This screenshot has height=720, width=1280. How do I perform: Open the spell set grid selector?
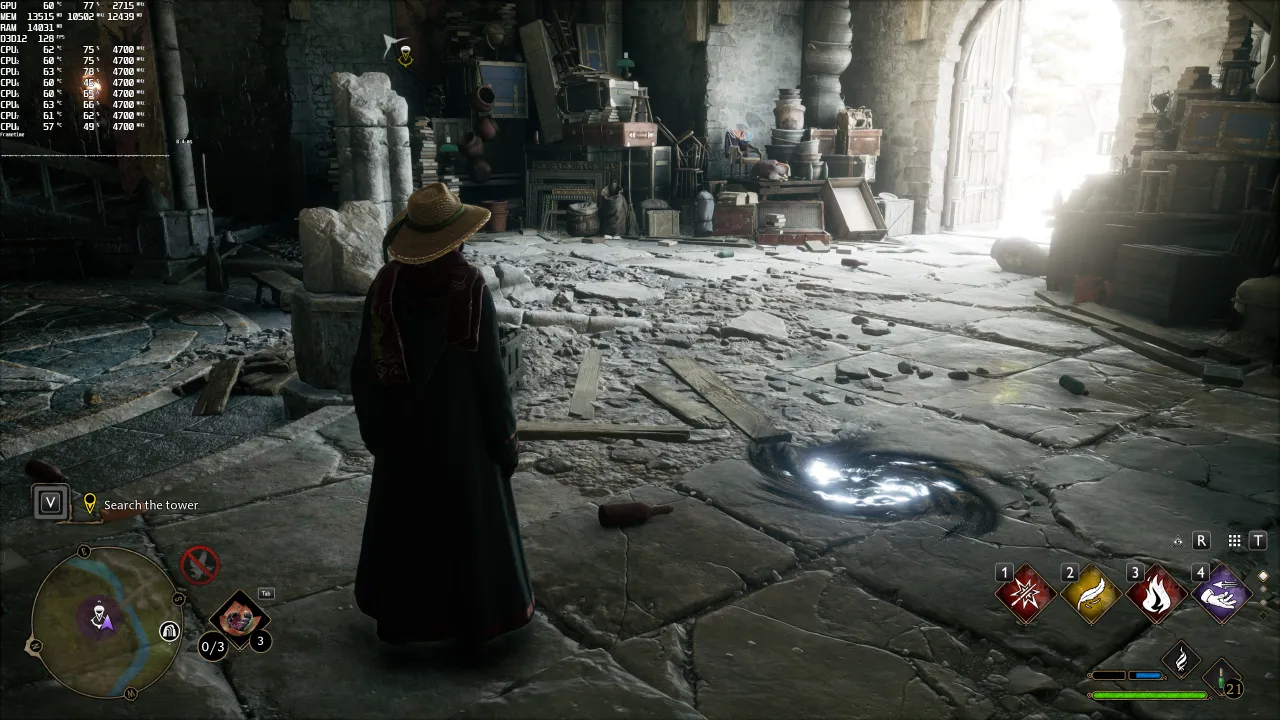1234,541
